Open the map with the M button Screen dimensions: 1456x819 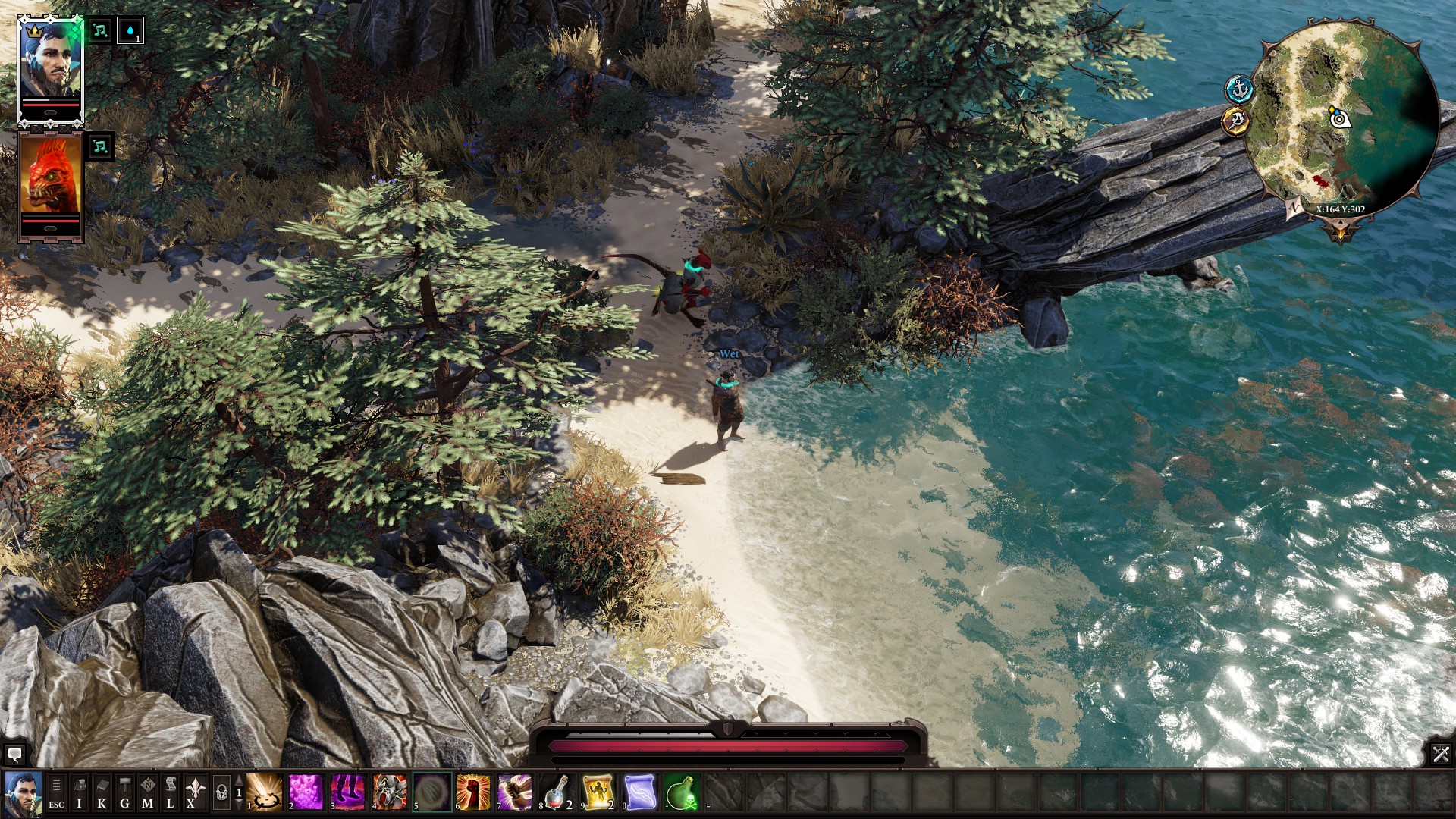click(x=148, y=793)
